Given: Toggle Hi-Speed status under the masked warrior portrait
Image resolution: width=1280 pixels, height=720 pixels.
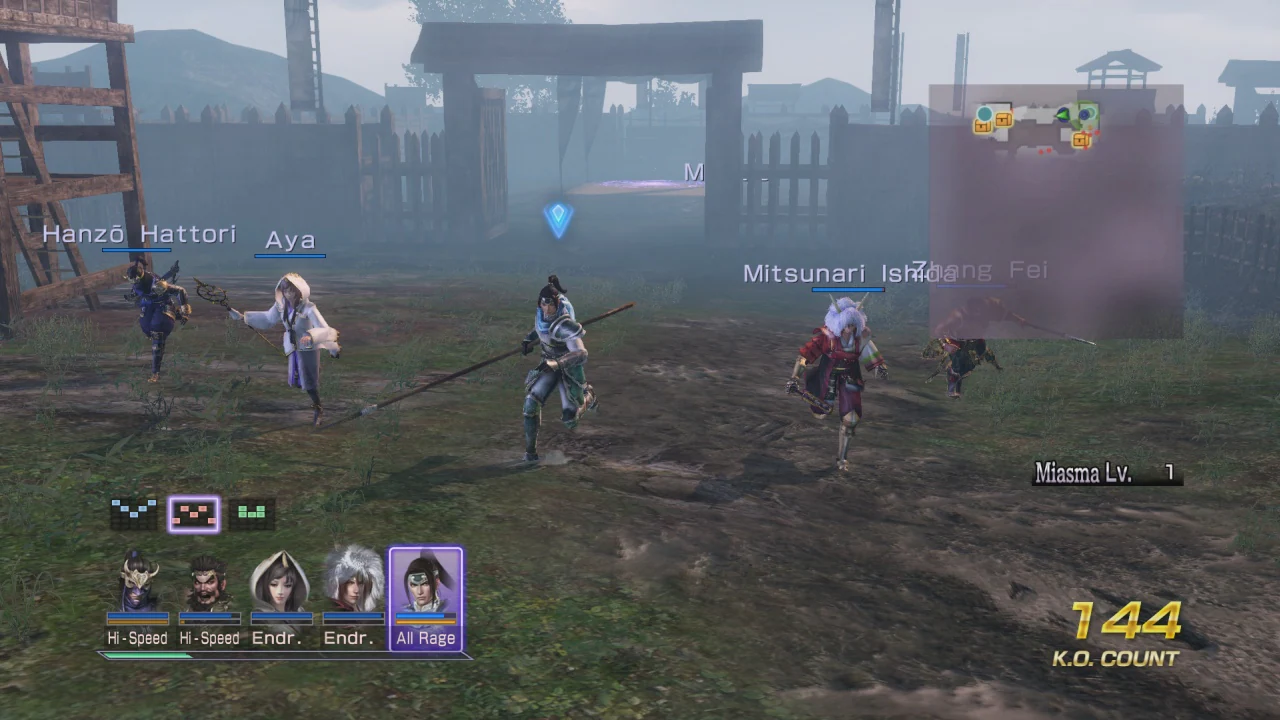Looking at the screenshot, I should point(137,638).
